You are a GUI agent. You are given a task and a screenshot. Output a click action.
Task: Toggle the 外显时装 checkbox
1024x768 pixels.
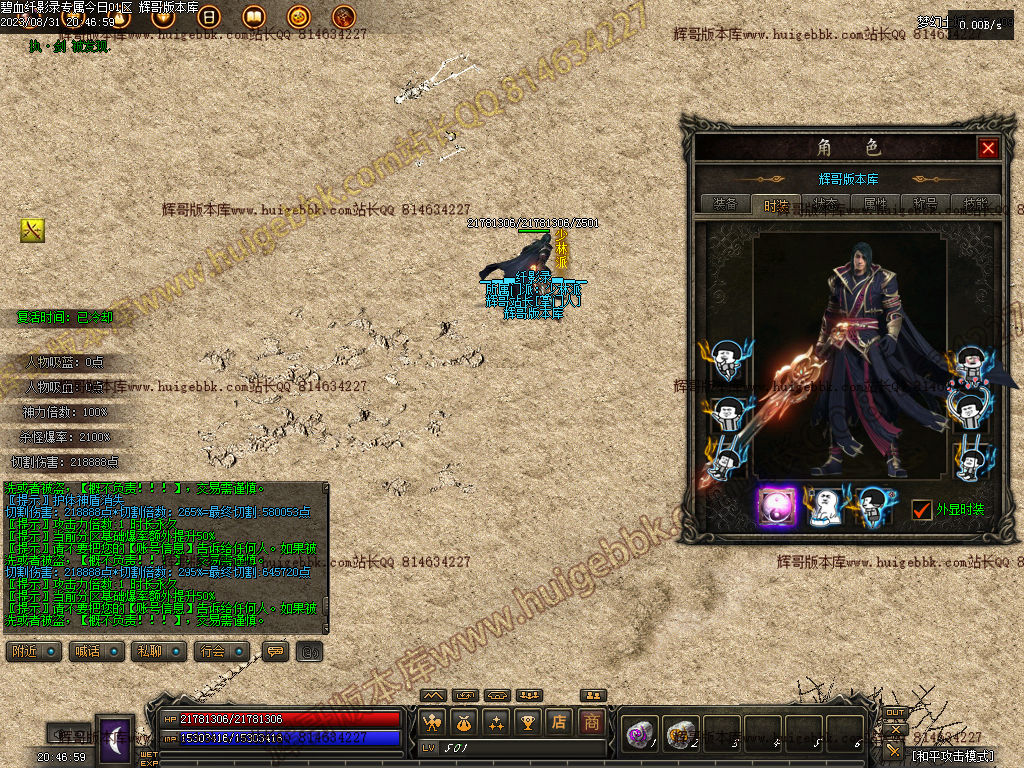click(922, 510)
